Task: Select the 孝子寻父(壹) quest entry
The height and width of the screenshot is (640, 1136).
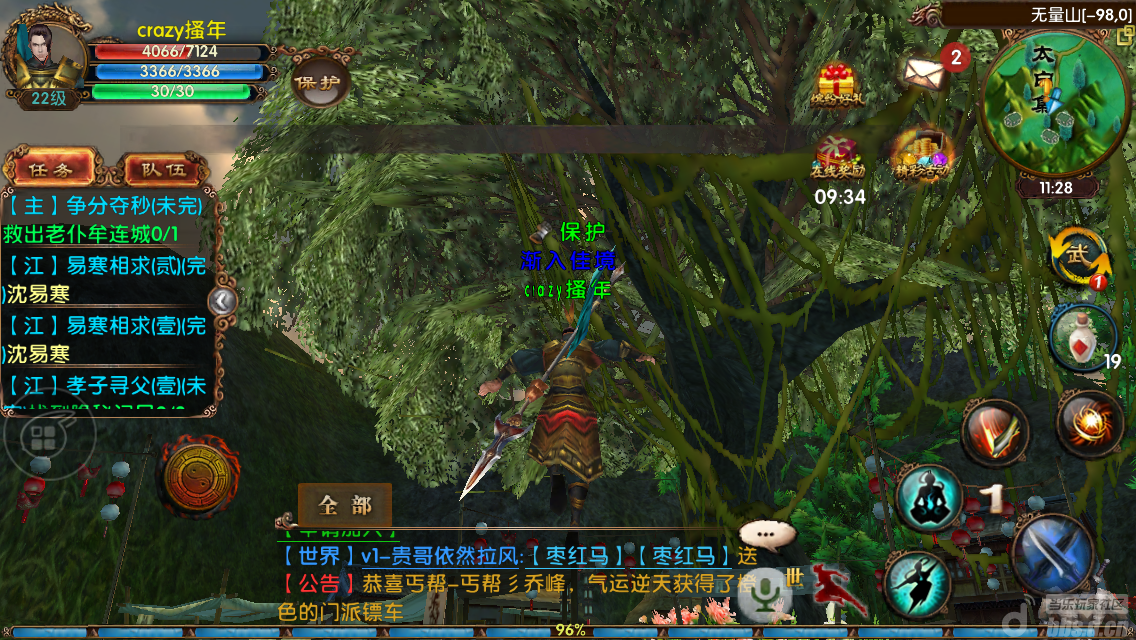Action: tap(106, 385)
